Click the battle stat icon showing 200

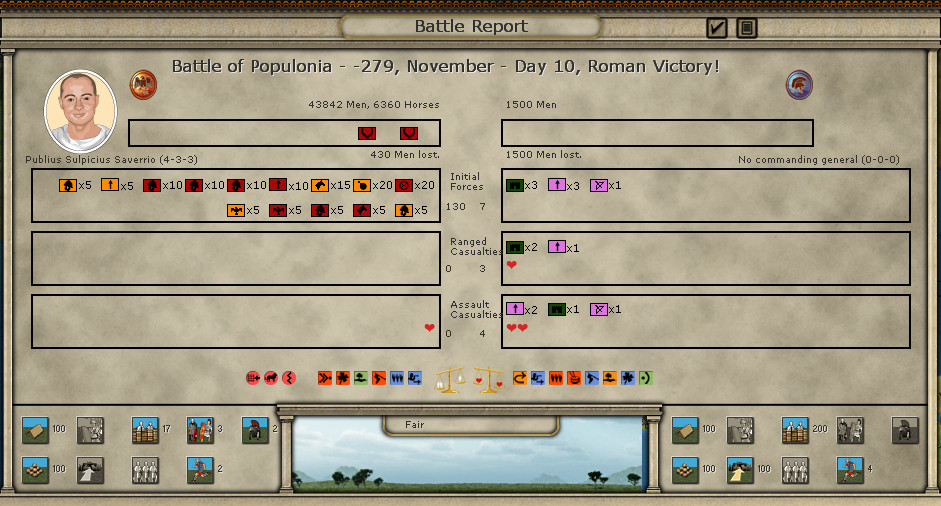tap(795, 430)
